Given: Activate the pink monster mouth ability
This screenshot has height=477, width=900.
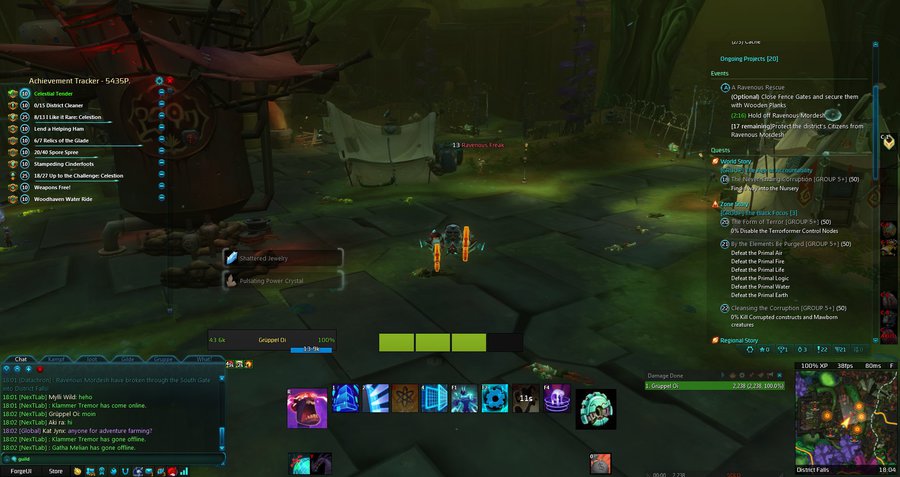Looking at the screenshot, I should coord(307,407).
